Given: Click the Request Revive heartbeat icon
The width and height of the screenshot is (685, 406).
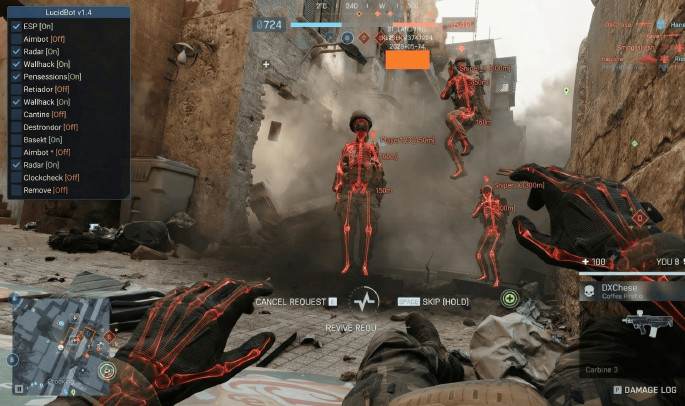Looking at the screenshot, I should (x=363, y=301).
